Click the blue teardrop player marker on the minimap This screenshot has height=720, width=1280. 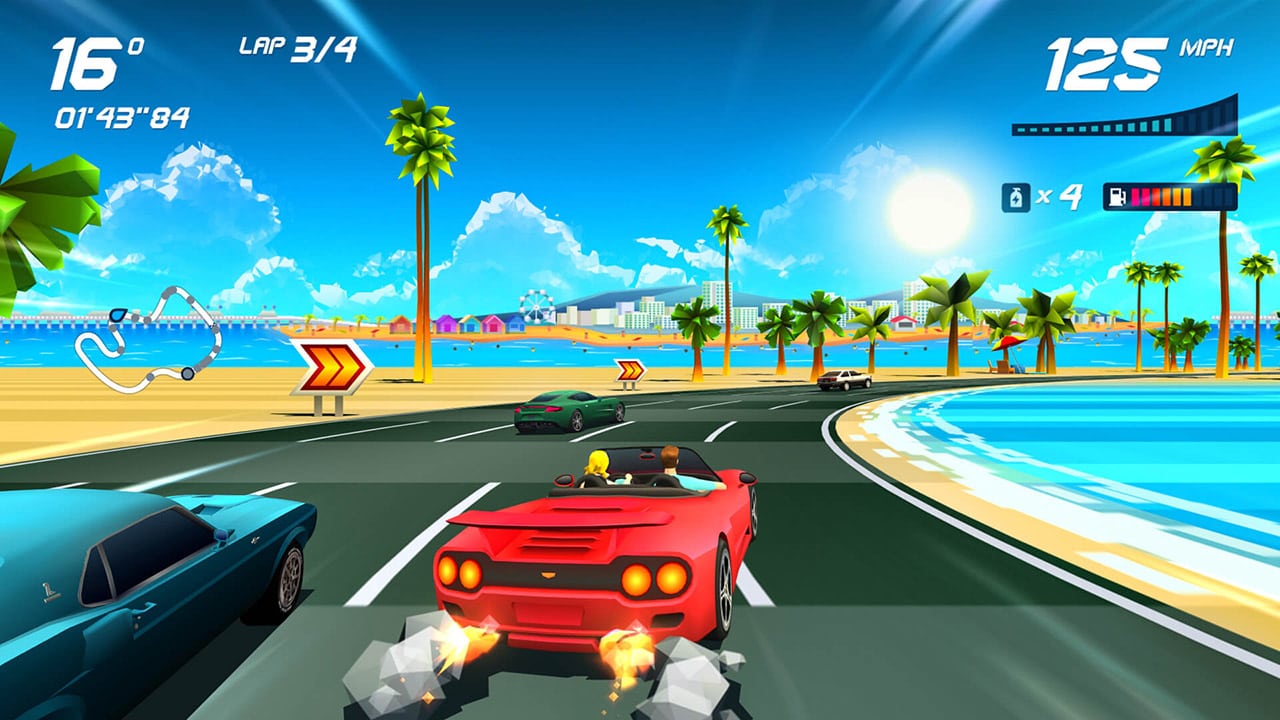click(x=117, y=316)
